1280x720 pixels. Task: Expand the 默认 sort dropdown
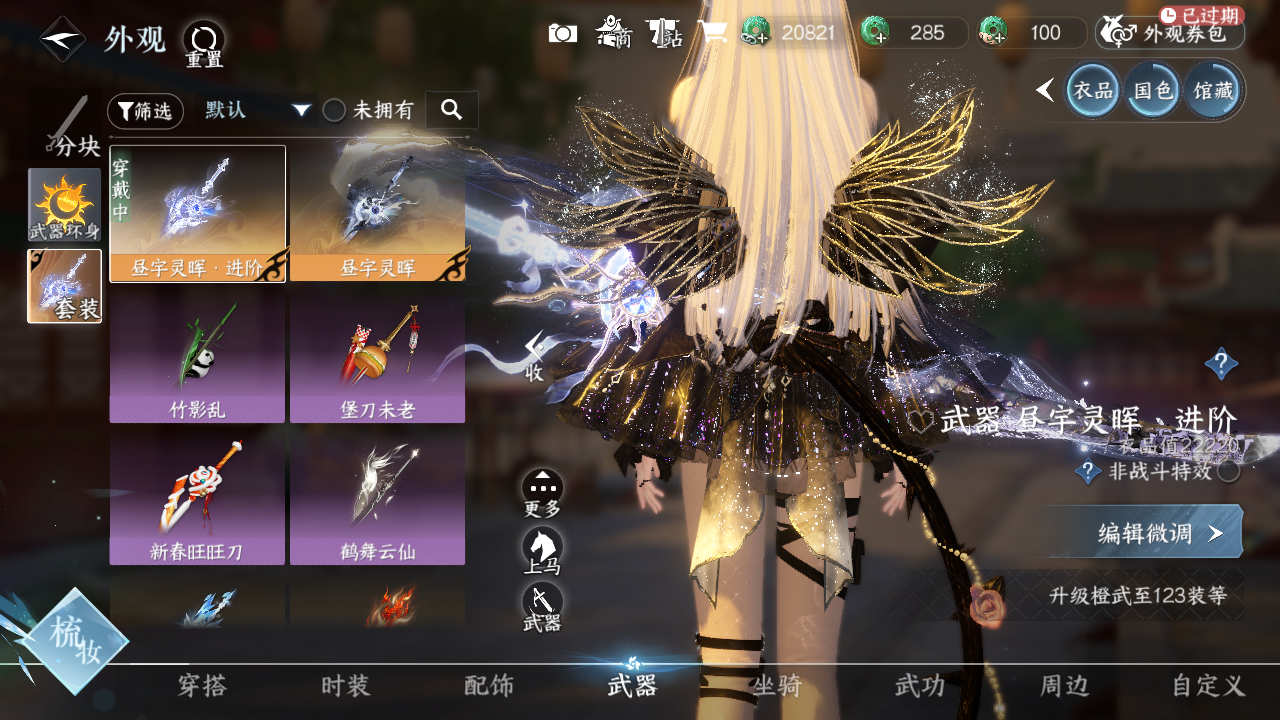(x=258, y=111)
